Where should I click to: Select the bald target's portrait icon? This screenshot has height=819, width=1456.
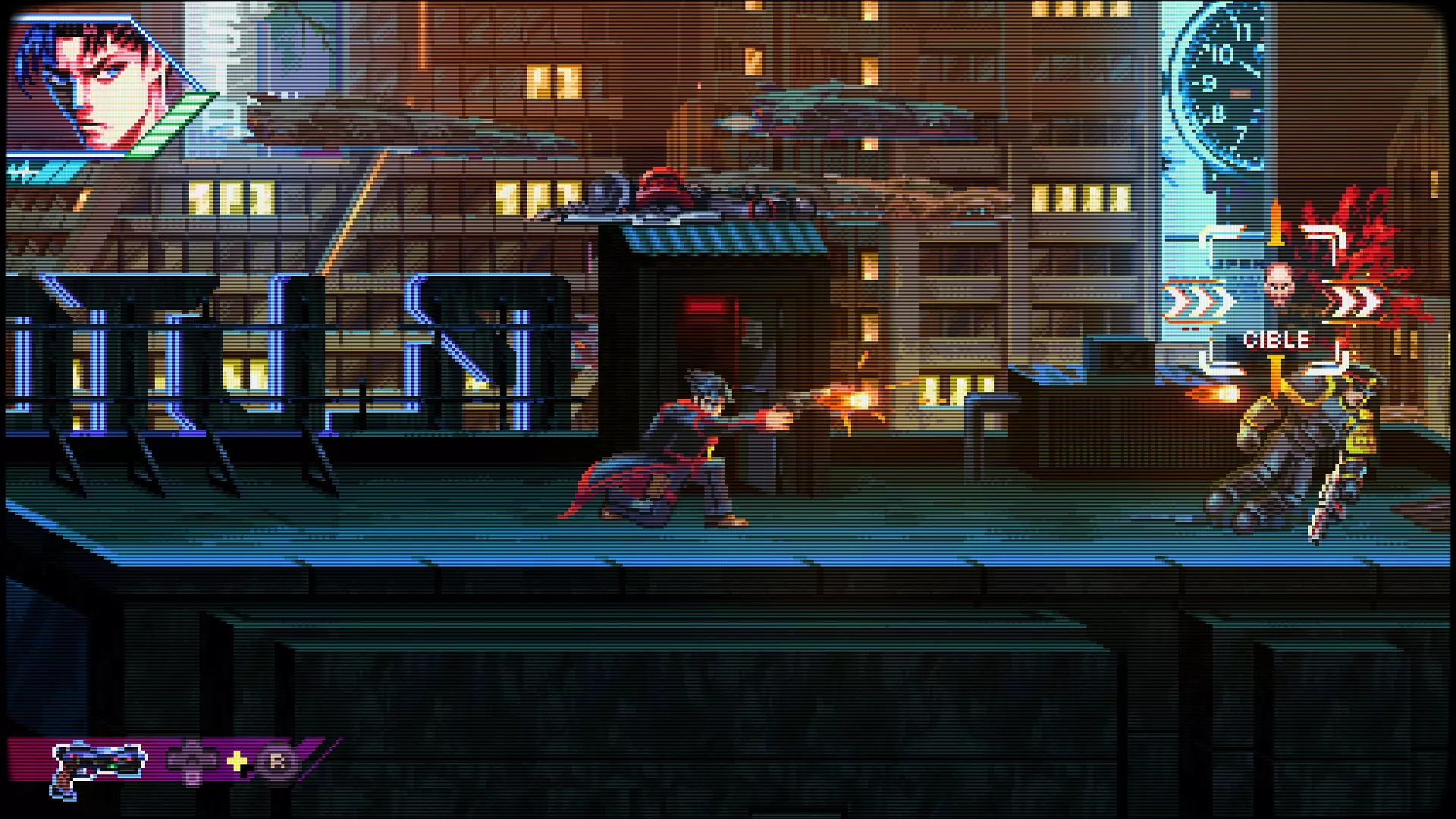tap(1279, 285)
